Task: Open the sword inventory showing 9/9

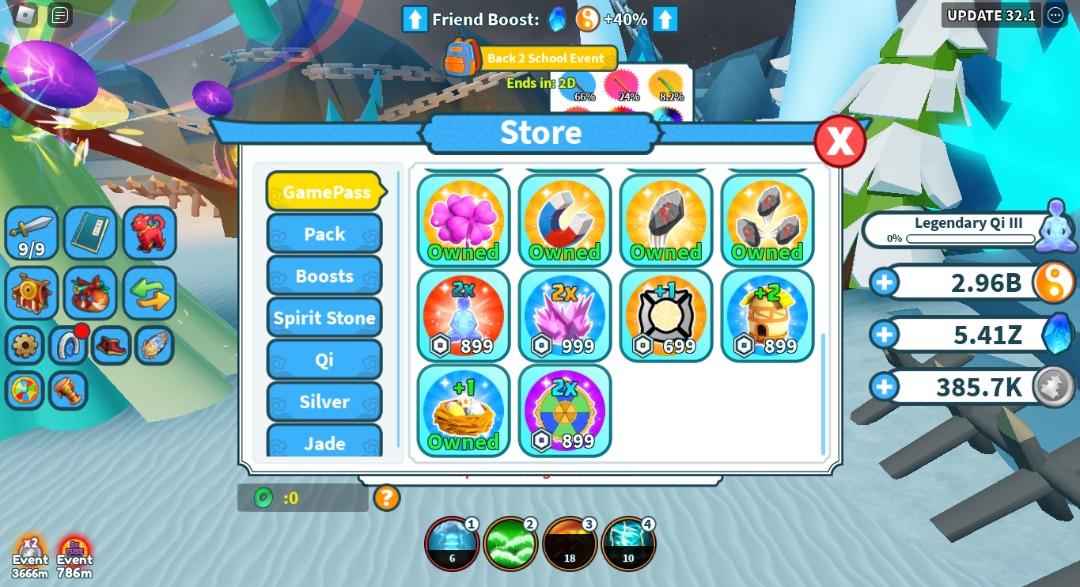Action: [x=31, y=233]
